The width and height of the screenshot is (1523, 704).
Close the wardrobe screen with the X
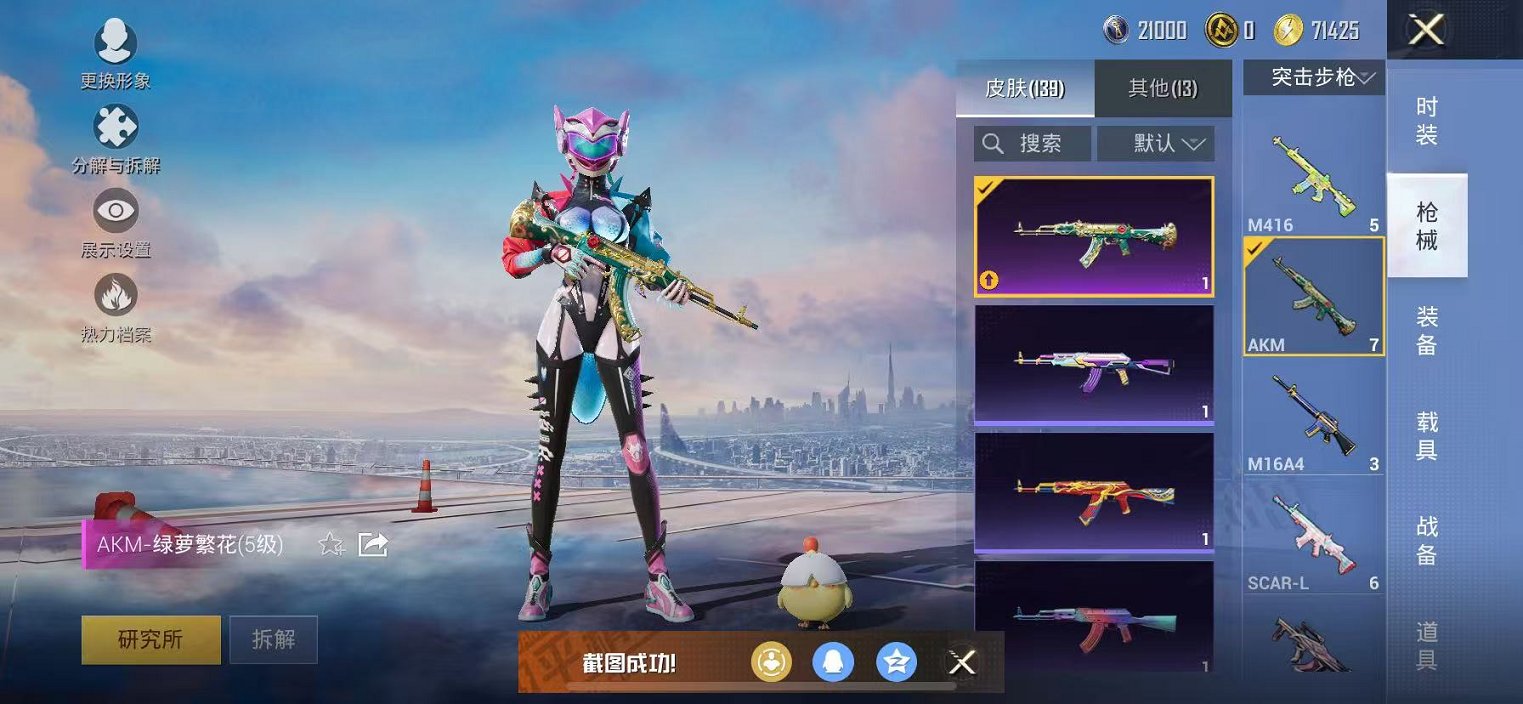pyautogui.click(x=1426, y=30)
